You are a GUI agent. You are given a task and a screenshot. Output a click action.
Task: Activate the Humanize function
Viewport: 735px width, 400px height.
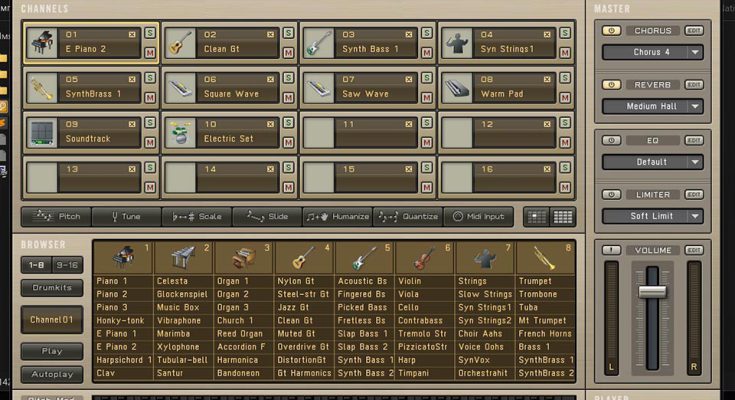(x=338, y=216)
